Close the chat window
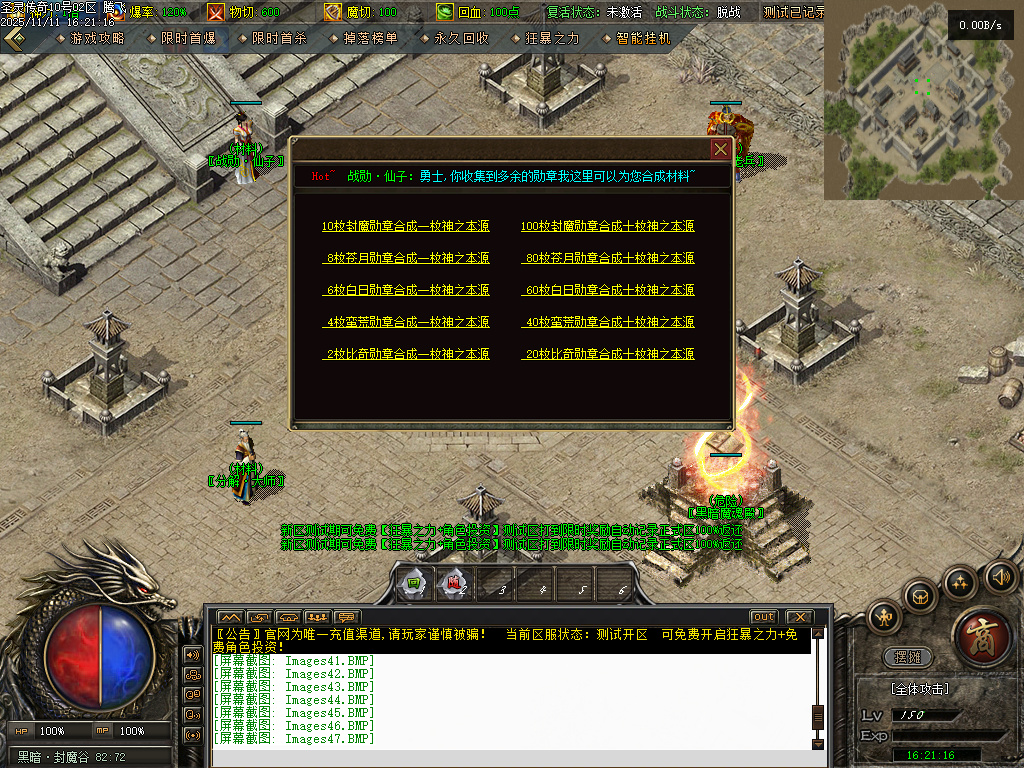Viewport: 1024px width, 768px height. (x=799, y=617)
